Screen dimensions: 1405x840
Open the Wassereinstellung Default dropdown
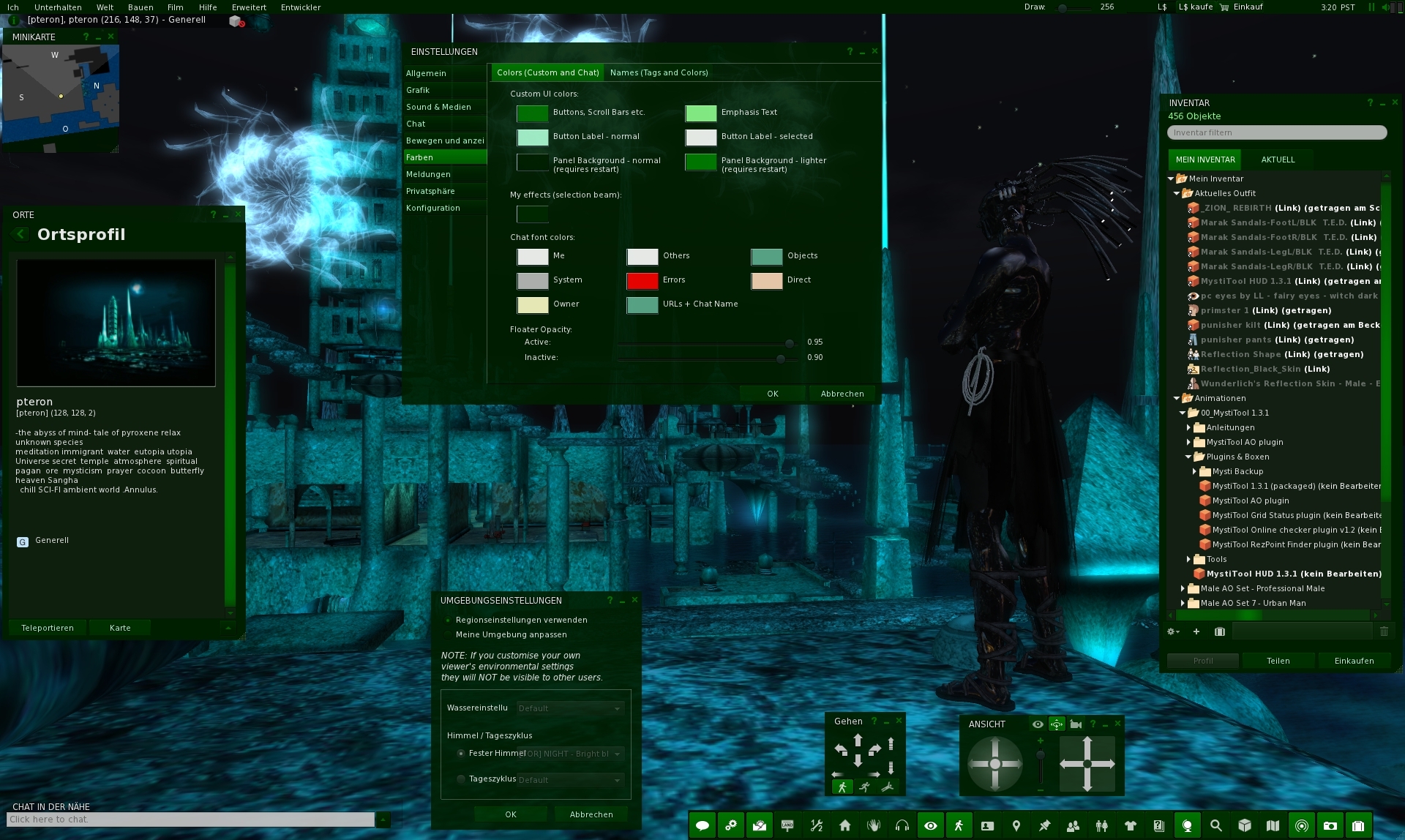pyautogui.click(x=570, y=708)
